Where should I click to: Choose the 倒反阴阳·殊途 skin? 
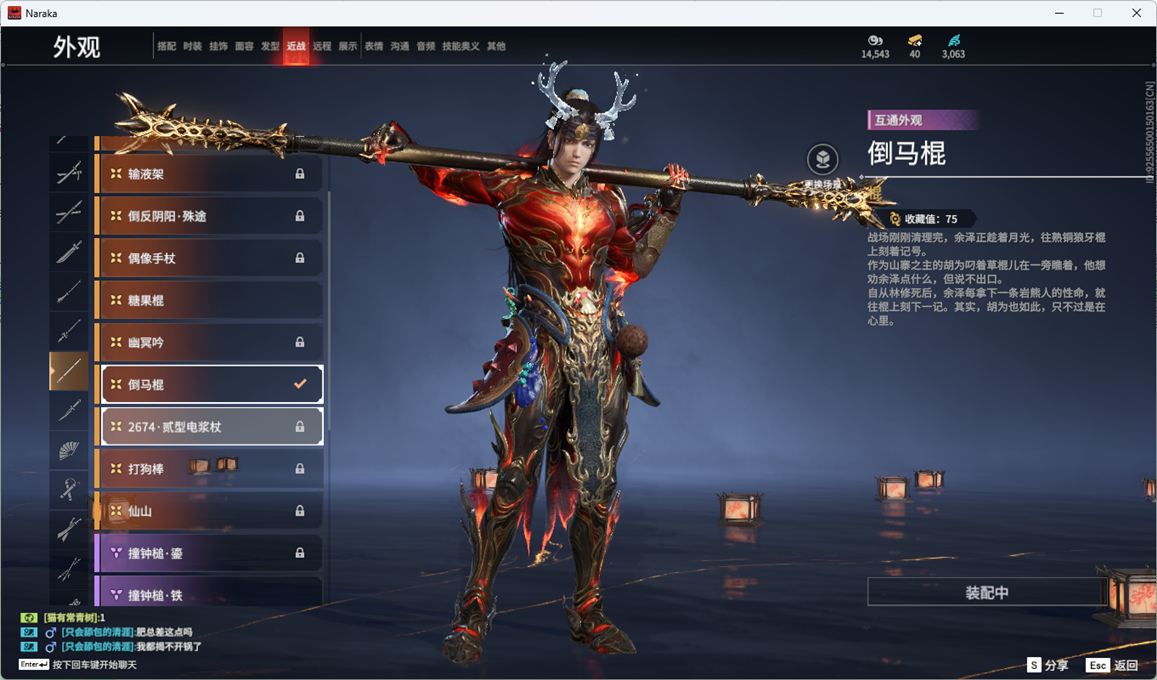208,216
